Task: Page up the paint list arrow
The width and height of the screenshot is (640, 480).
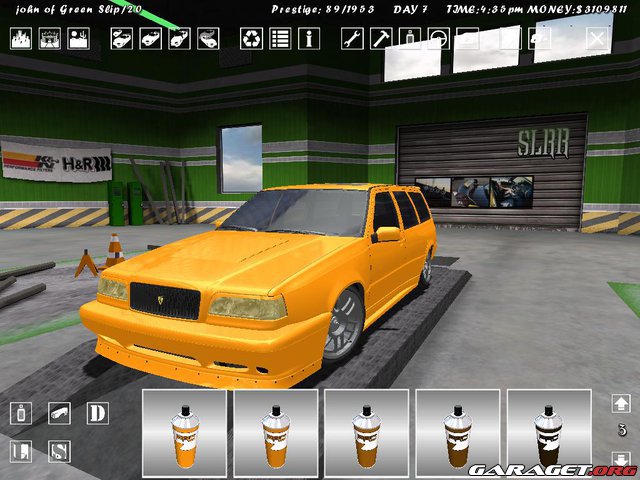Action: (621, 403)
